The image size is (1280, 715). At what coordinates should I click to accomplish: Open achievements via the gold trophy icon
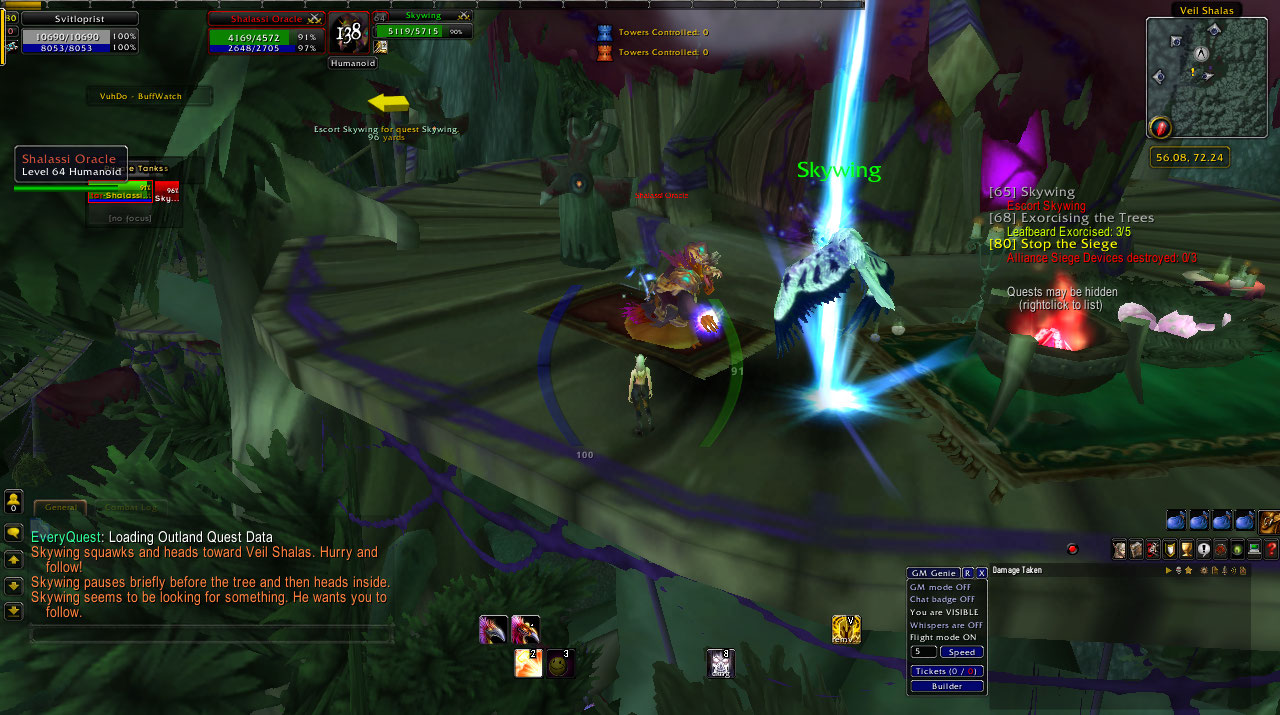click(1186, 549)
